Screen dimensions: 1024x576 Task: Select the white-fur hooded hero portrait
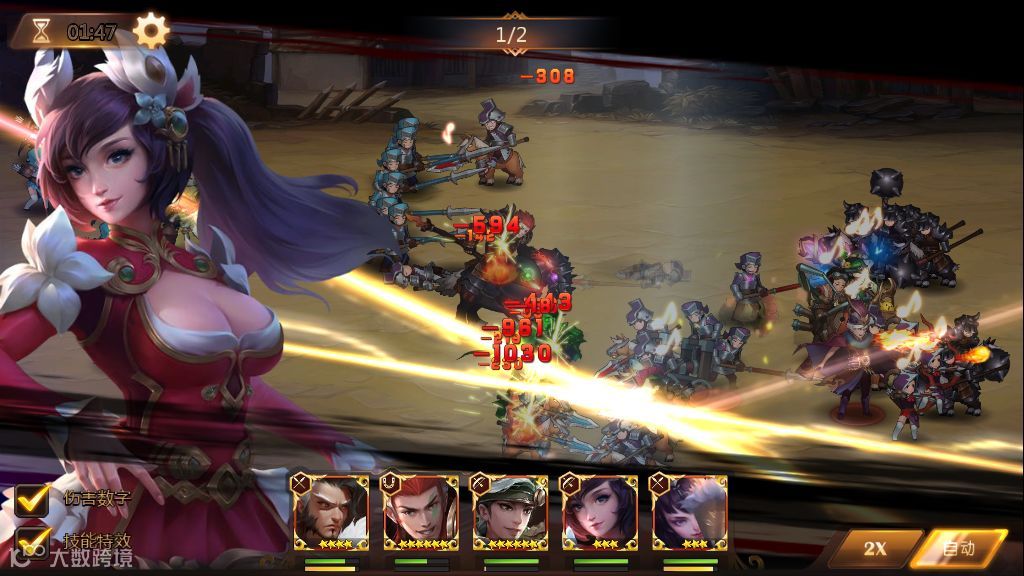click(x=689, y=513)
